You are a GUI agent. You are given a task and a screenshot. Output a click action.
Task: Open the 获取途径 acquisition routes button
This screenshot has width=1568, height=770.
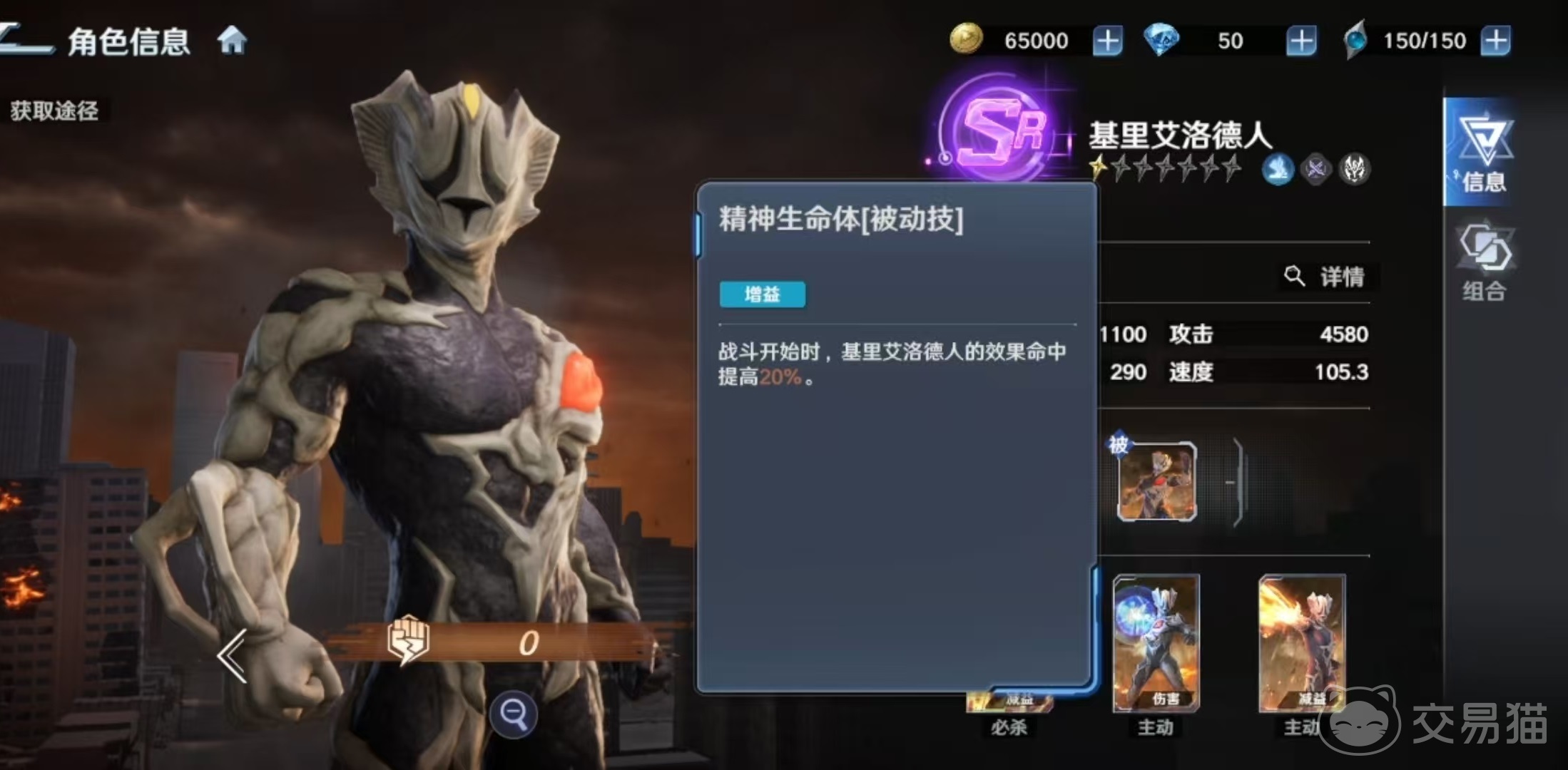(x=54, y=111)
